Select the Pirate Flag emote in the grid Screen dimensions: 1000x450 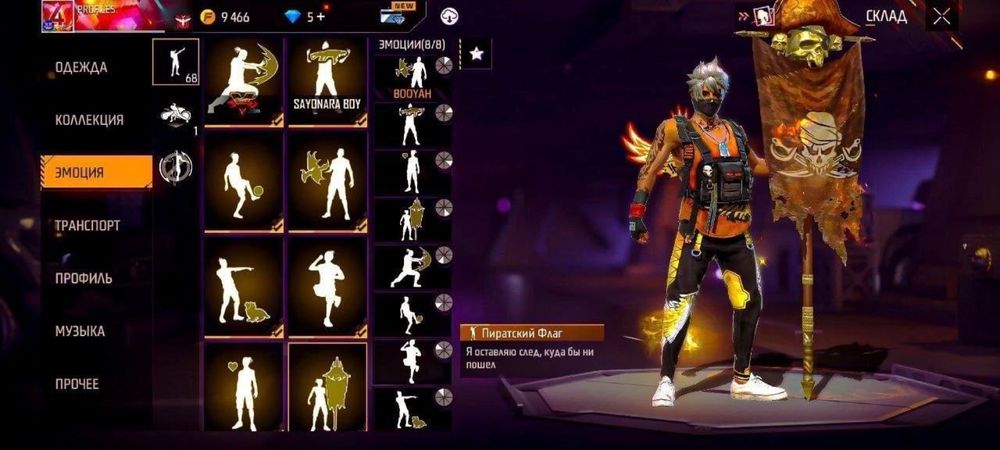[x=327, y=385]
